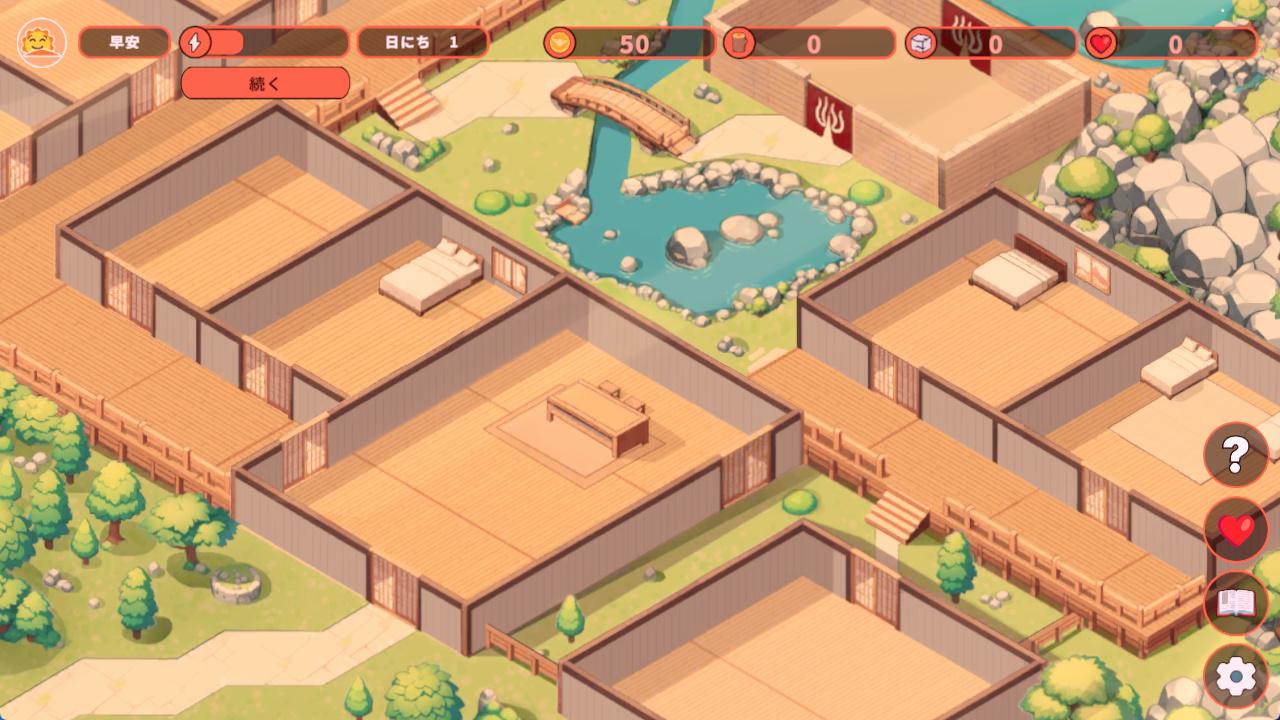The width and height of the screenshot is (1280, 720).
Task: Open the red heart menu button
Action: coord(1235,529)
